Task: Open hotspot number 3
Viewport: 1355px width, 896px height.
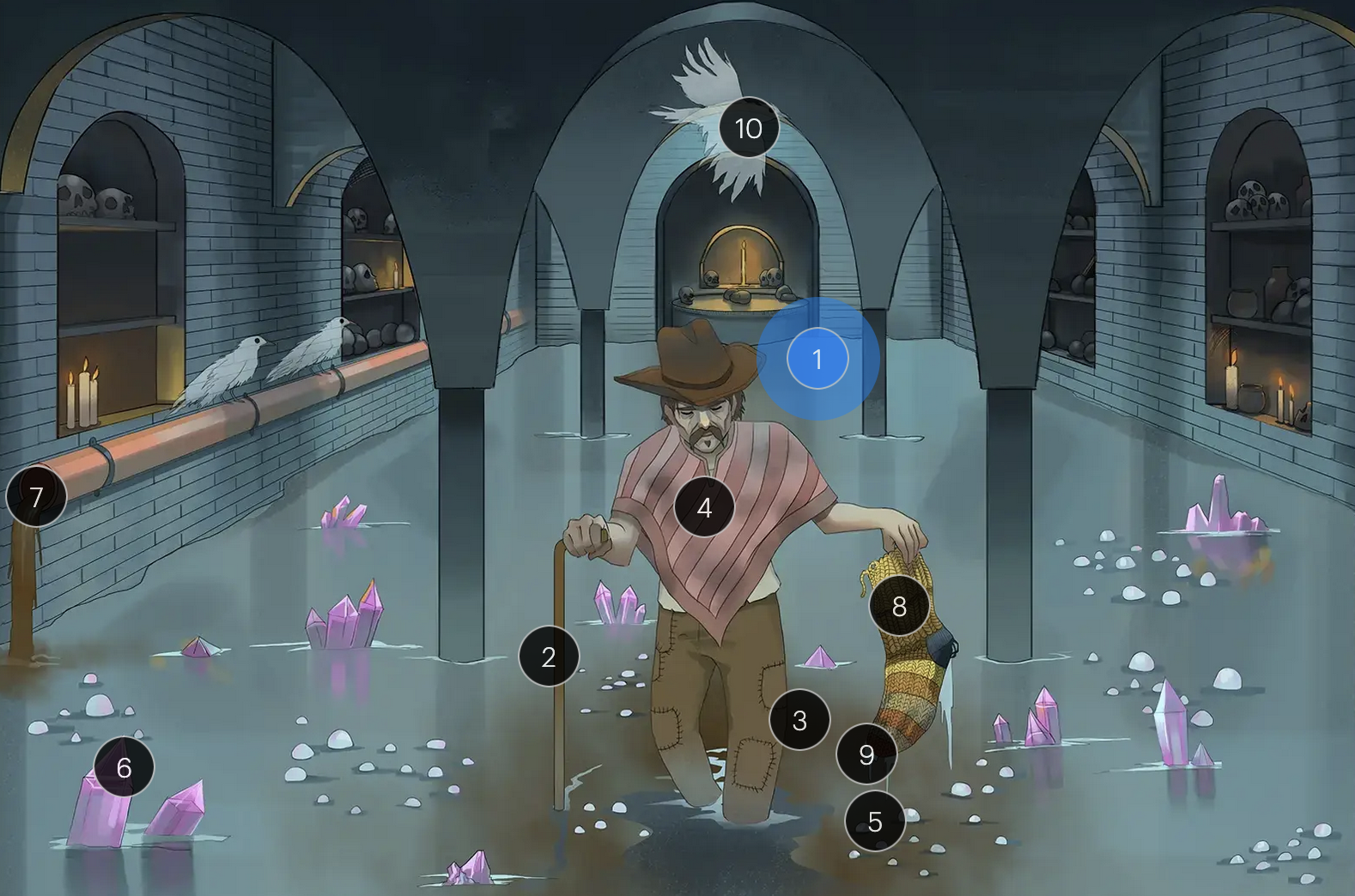Action: pyautogui.click(x=799, y=720)
